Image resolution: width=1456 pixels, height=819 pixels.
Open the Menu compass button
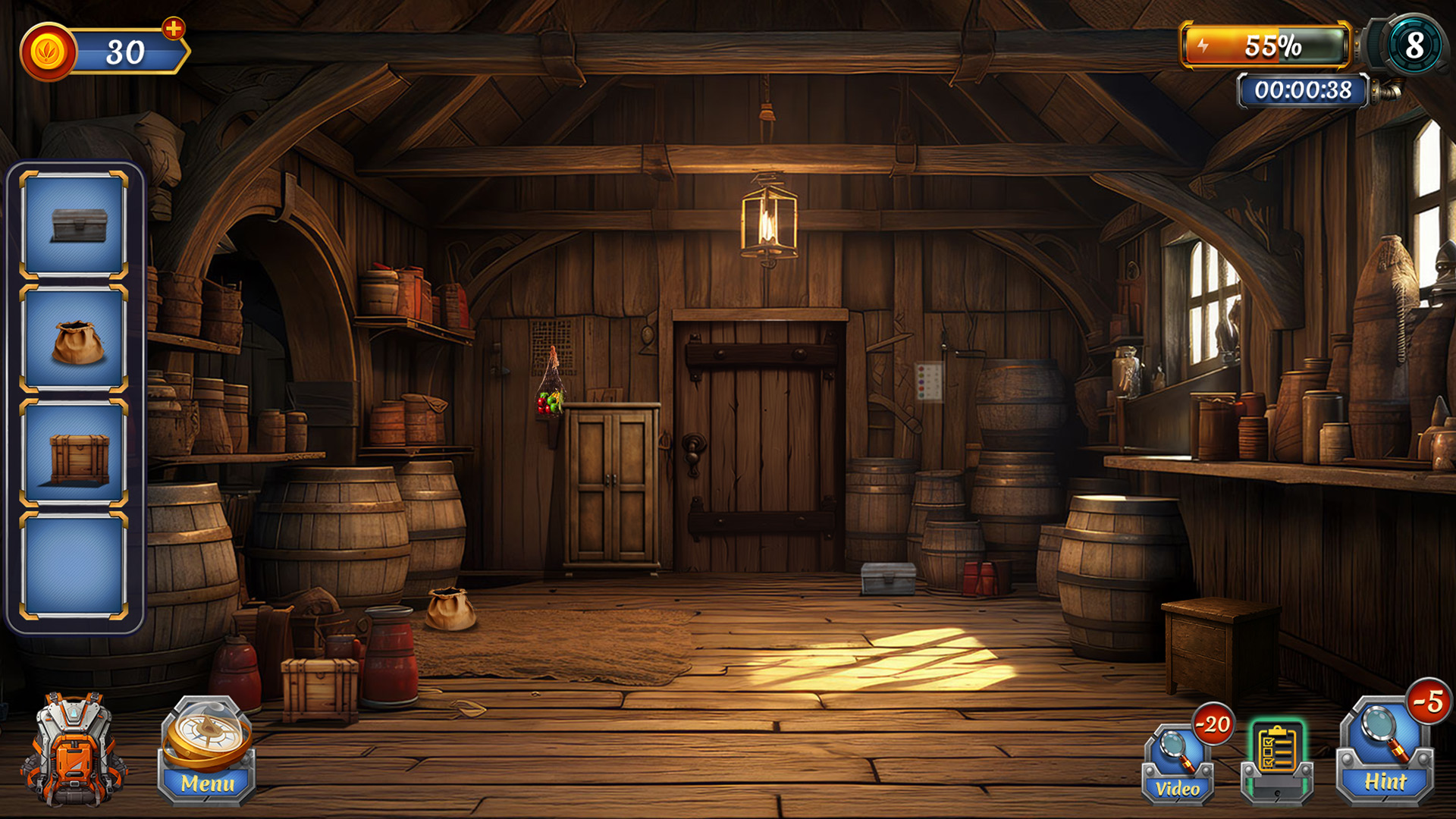(207, 751)
